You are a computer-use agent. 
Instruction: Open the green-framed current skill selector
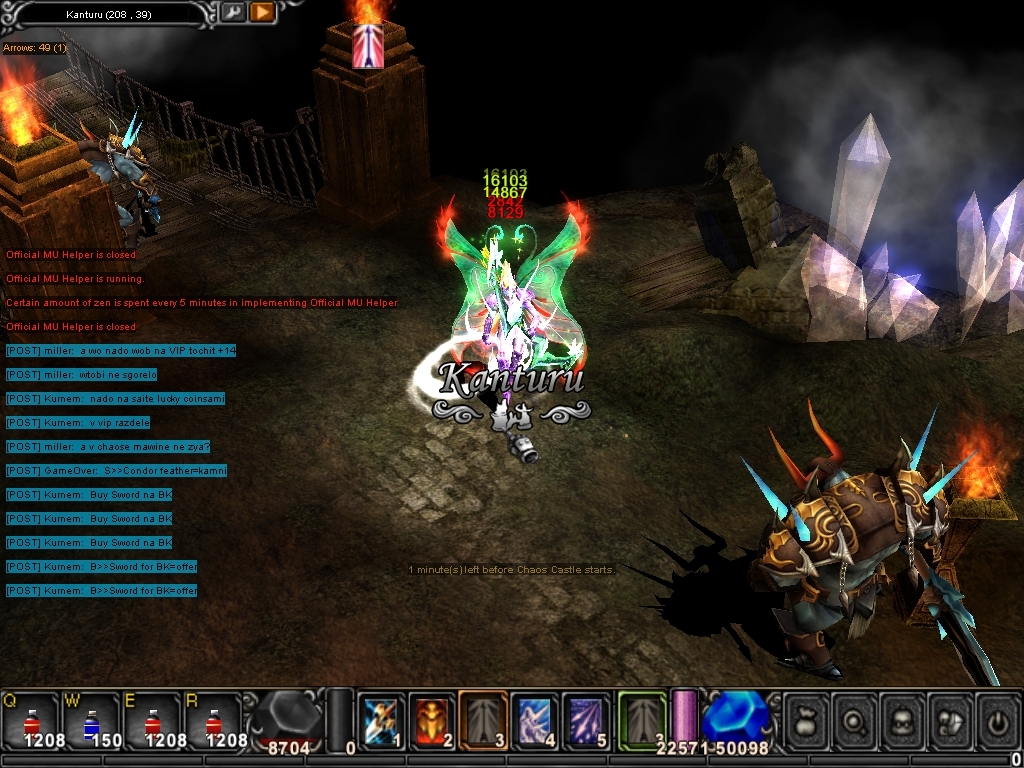tap(641, 720)
